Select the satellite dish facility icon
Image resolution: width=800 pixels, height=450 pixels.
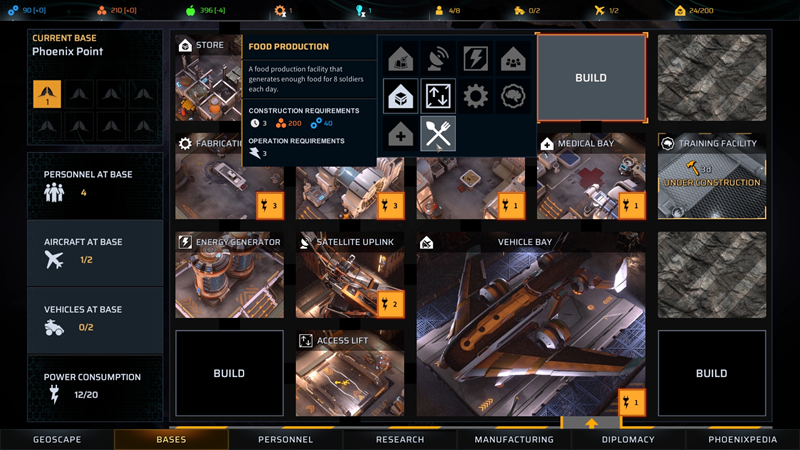pos(438,59)
